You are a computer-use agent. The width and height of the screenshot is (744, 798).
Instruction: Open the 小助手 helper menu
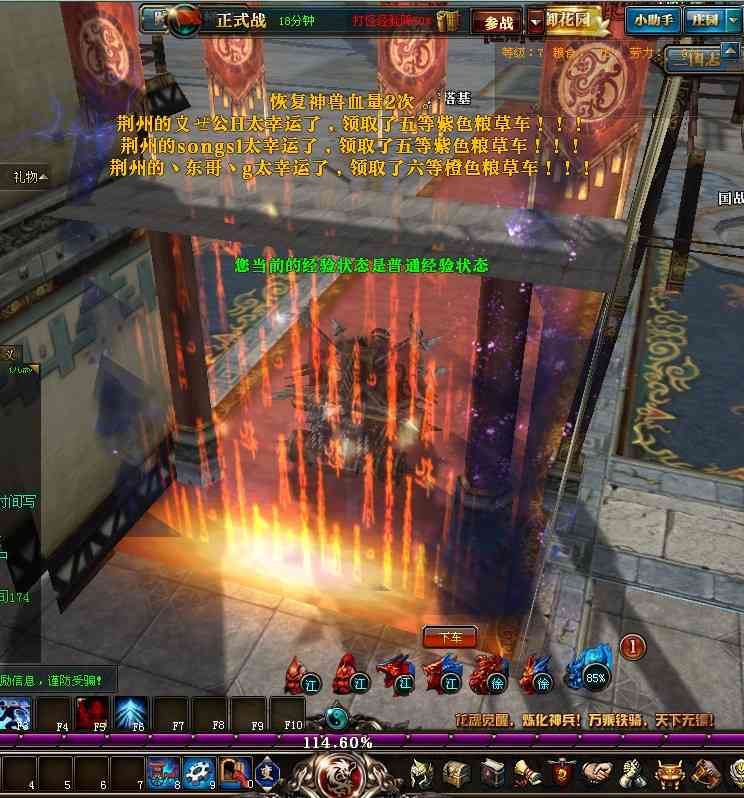coord(654,19)
